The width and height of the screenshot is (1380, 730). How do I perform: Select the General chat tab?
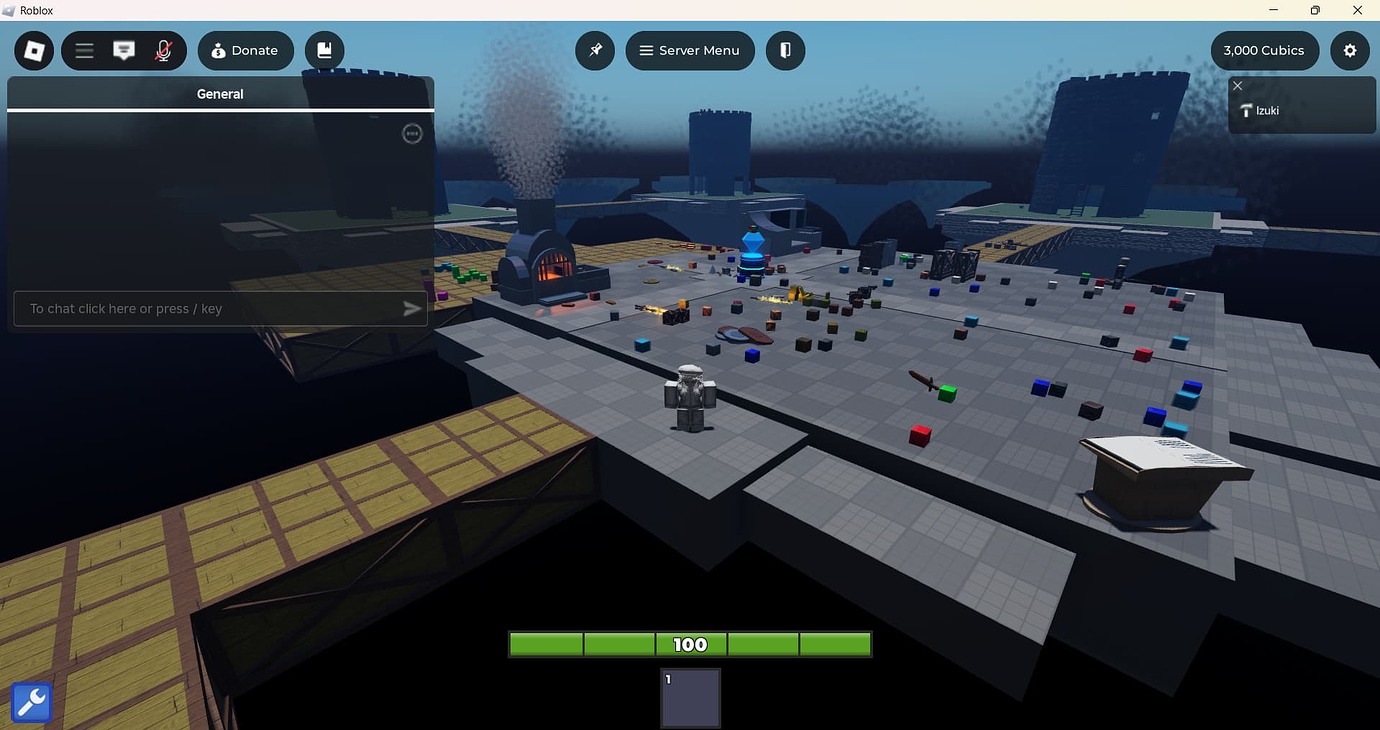click(x=220, y=93)
